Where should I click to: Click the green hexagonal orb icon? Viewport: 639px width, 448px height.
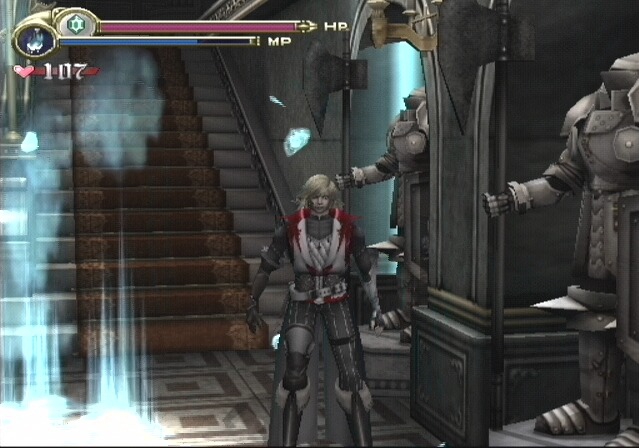click(75, 24)
